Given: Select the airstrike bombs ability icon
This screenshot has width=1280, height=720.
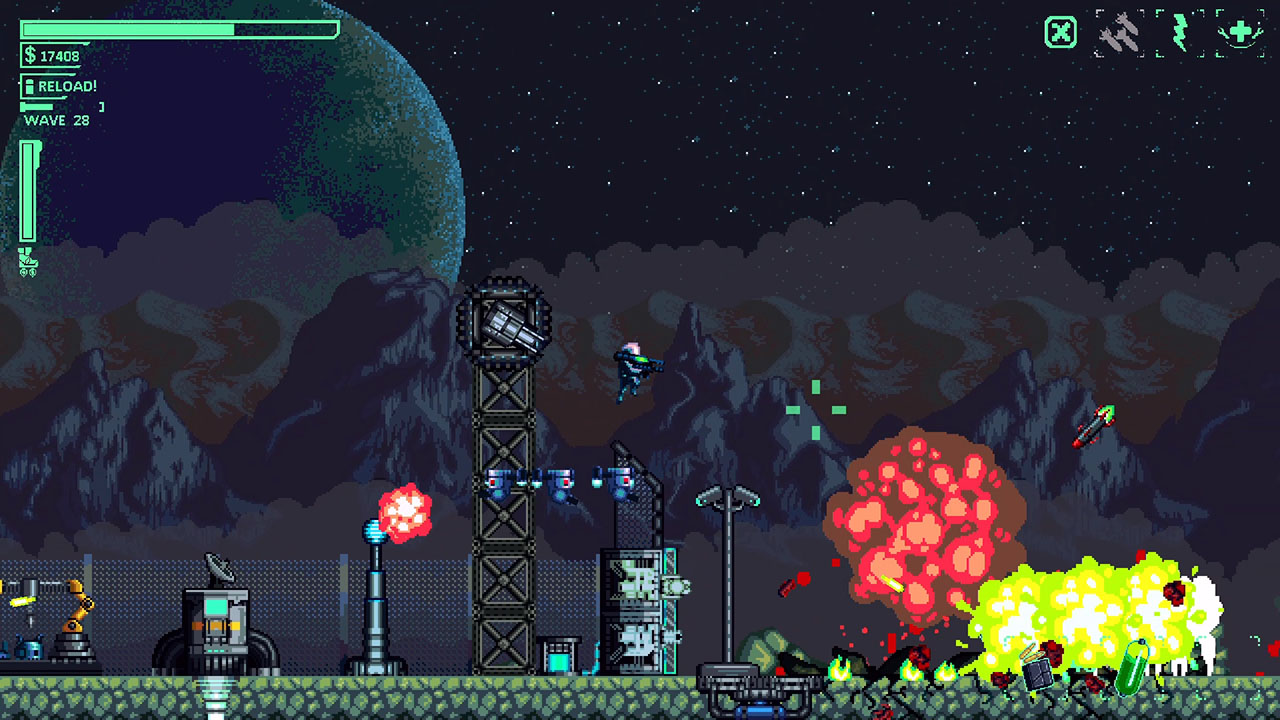Looking at the screenshot, I should (x=1119, y=33).
